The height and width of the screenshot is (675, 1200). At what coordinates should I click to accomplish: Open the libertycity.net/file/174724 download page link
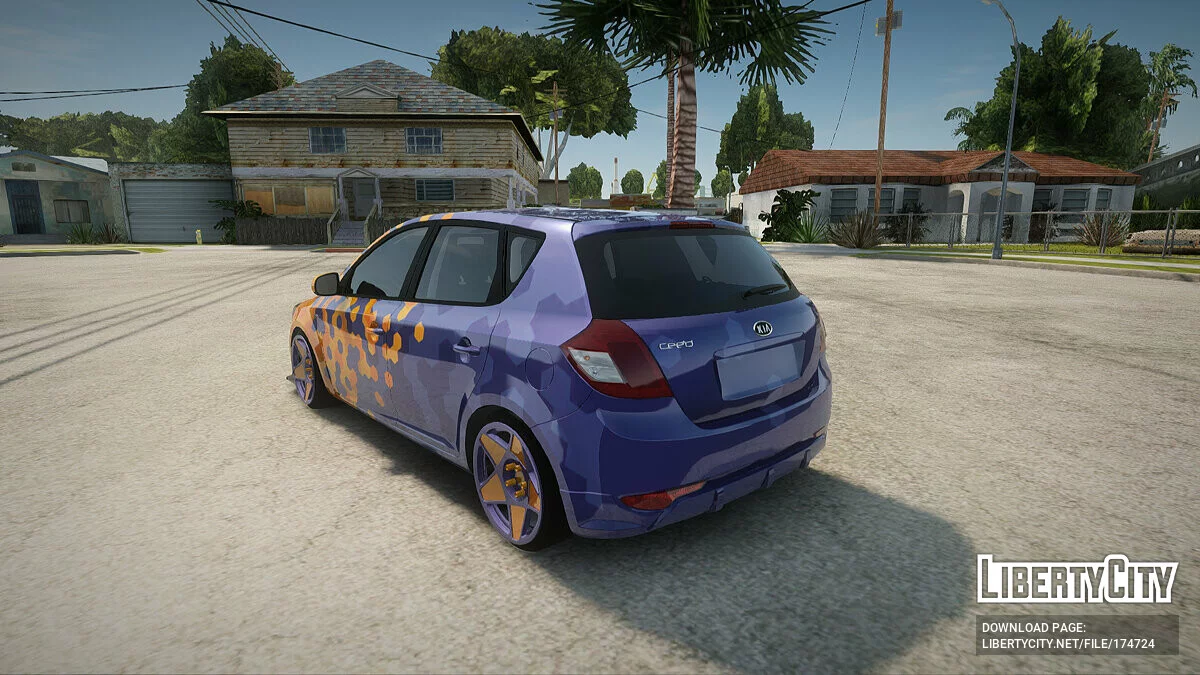pos(1067,643)
